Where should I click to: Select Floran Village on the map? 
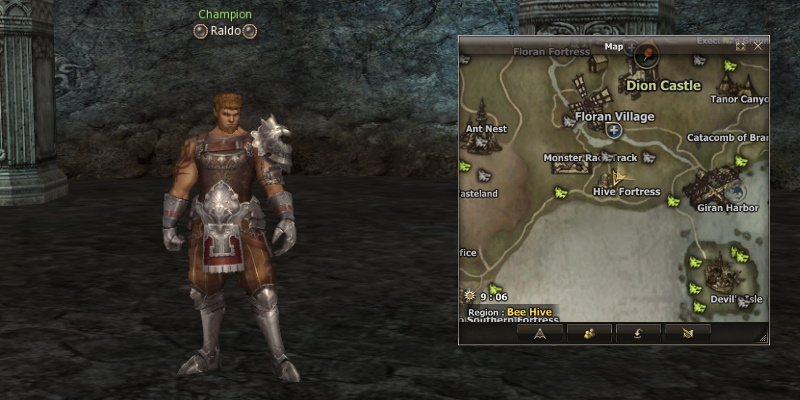click(614, 117)
